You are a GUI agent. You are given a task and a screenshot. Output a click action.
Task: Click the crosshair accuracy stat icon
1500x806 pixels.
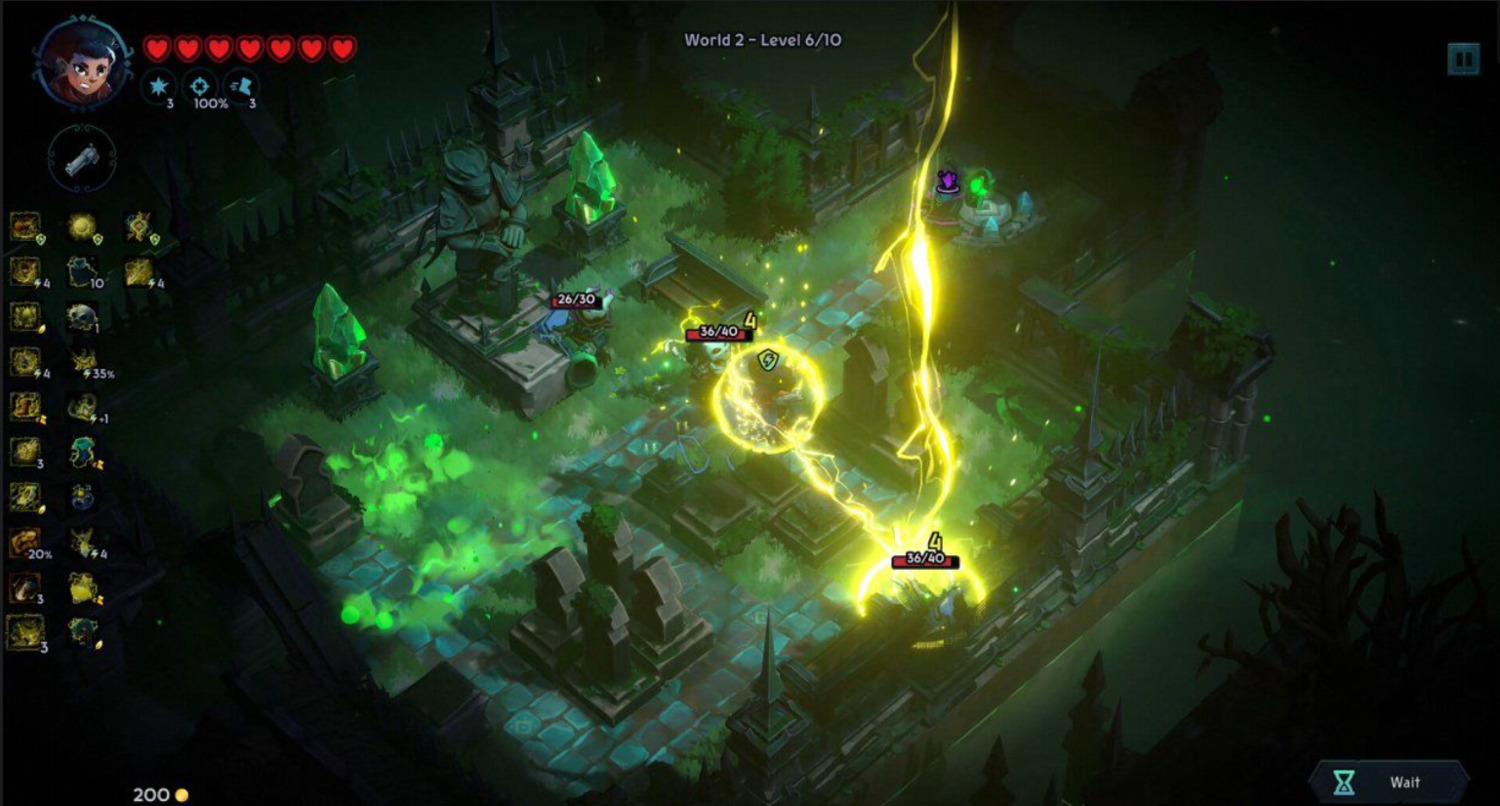203,86
